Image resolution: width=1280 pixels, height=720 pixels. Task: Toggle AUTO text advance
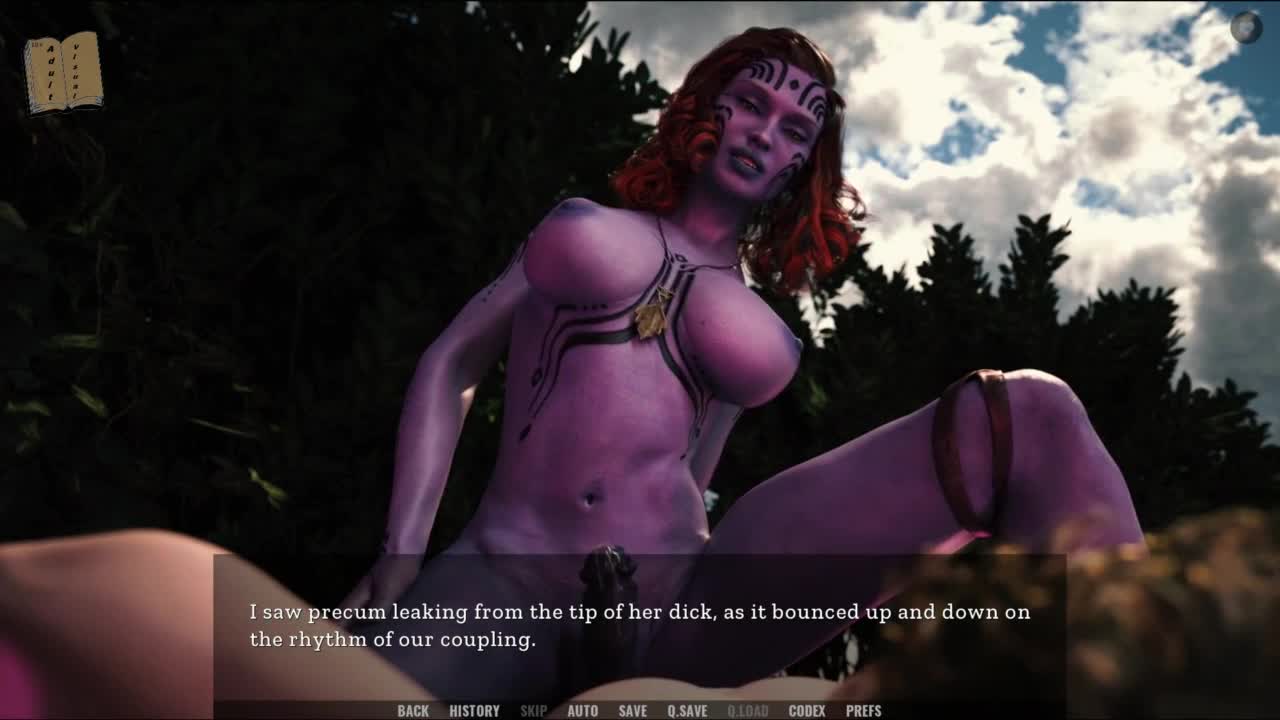click(x=582, y=711)
